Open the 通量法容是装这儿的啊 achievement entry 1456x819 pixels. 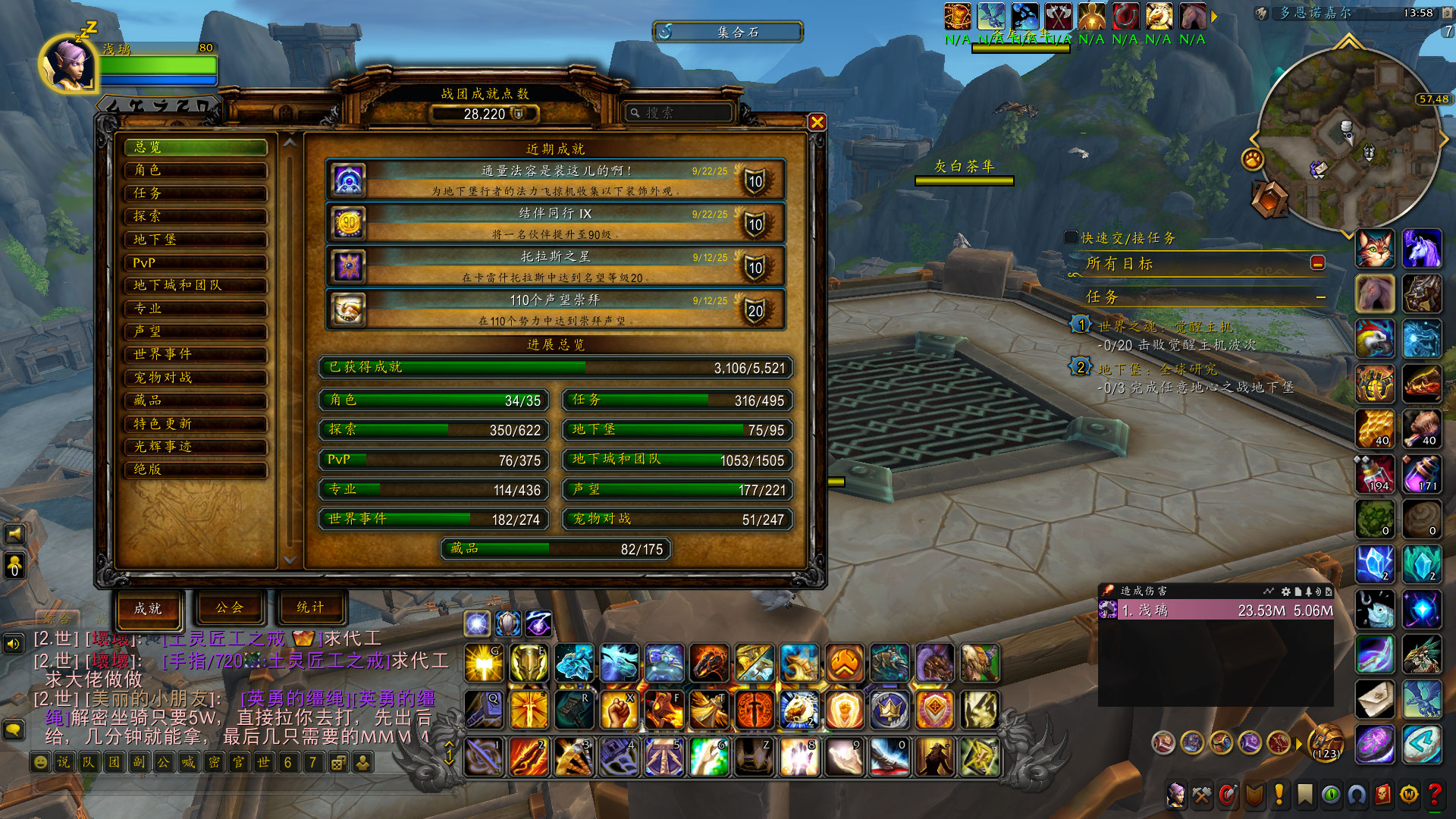pyautogui.click(x=555, y=180)
